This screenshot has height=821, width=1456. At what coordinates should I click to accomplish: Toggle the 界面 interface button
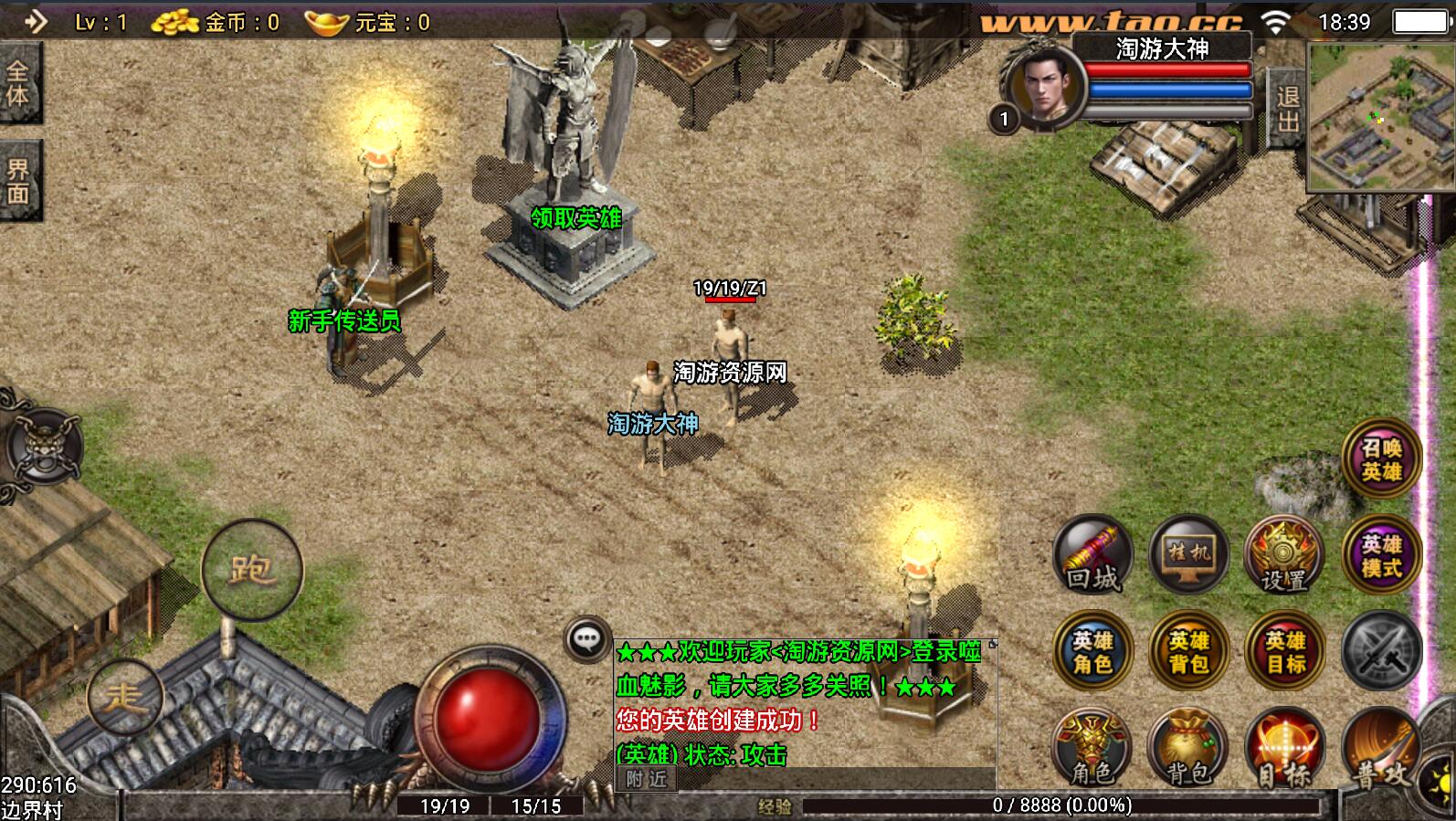coord(19,181)
